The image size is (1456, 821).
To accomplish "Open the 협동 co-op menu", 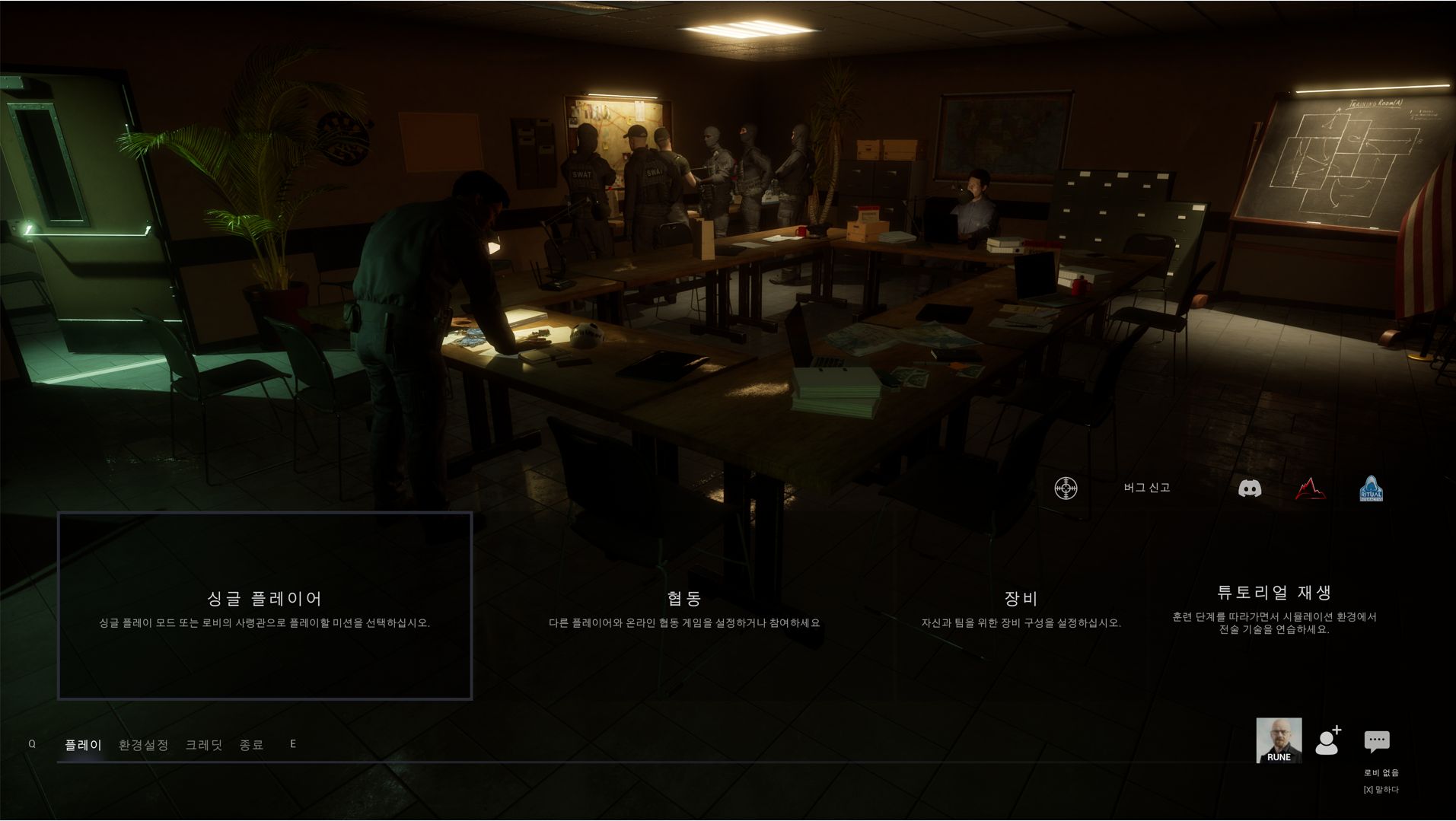I will tap(684, 608).
